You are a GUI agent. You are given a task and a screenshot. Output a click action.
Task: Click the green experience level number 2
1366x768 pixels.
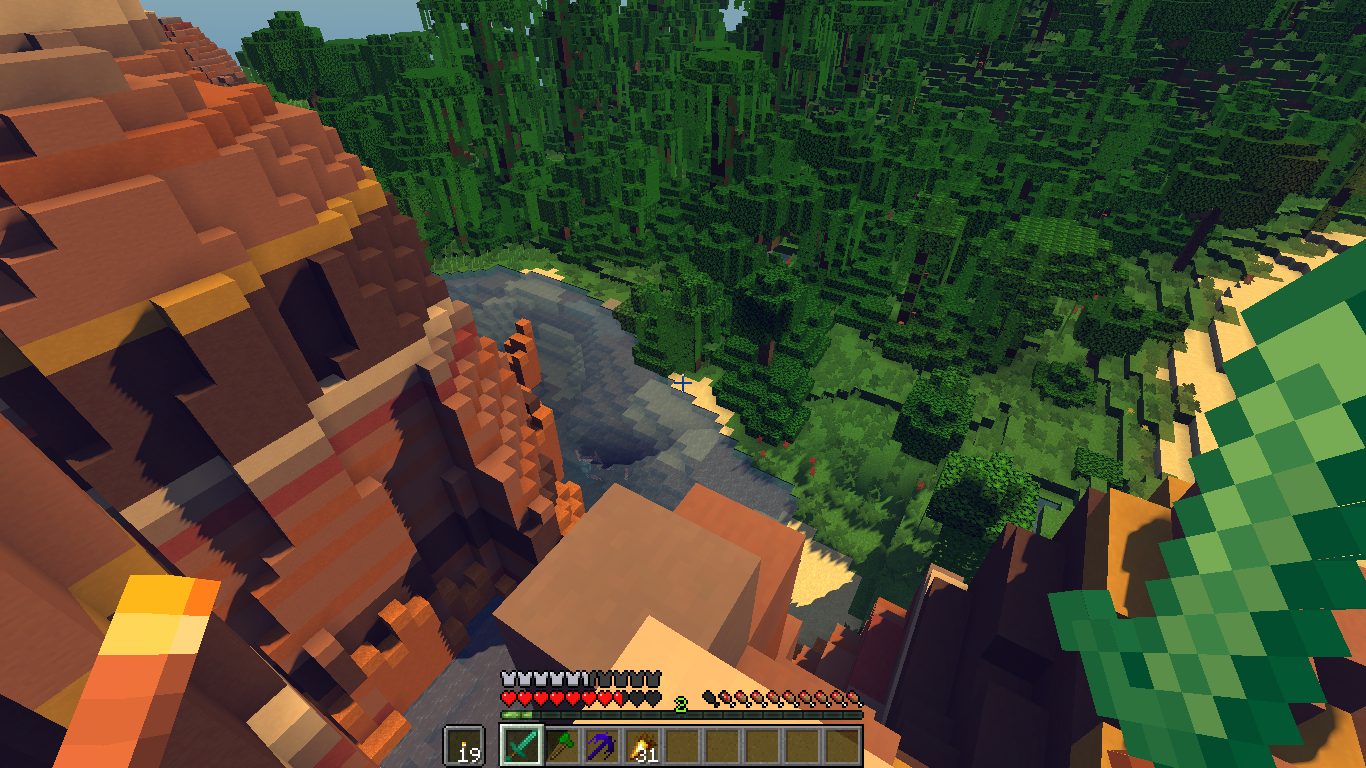pos(680,706)
